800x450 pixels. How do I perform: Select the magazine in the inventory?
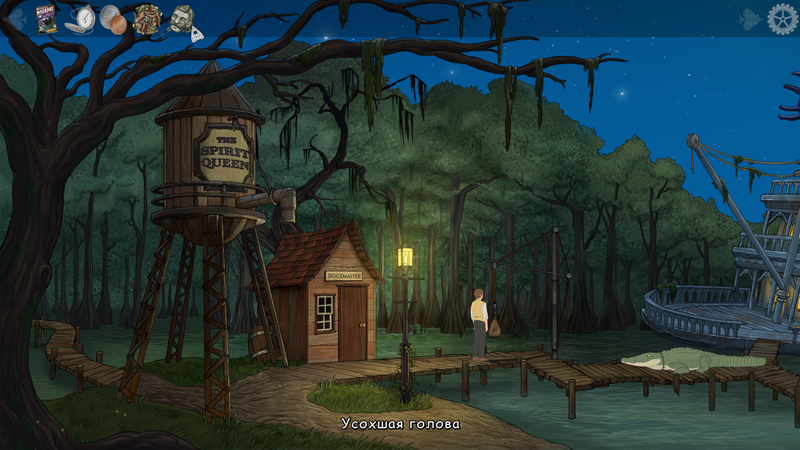[x=46, y=19]
